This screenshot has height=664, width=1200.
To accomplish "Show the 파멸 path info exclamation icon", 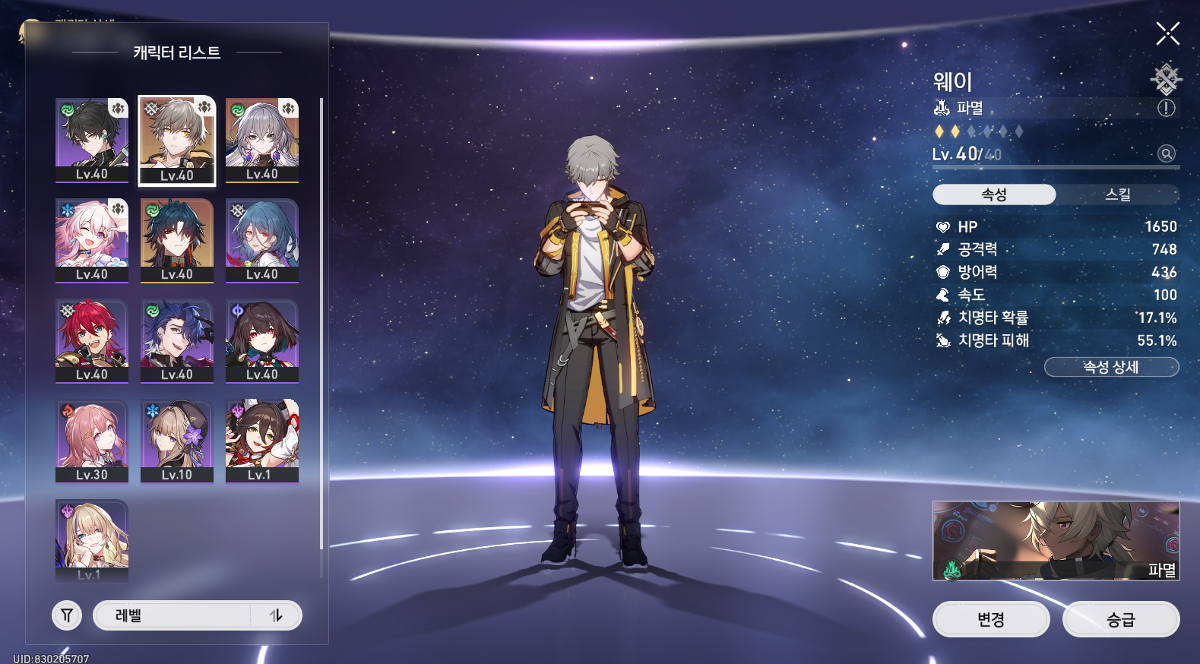I will [1166, 108].
